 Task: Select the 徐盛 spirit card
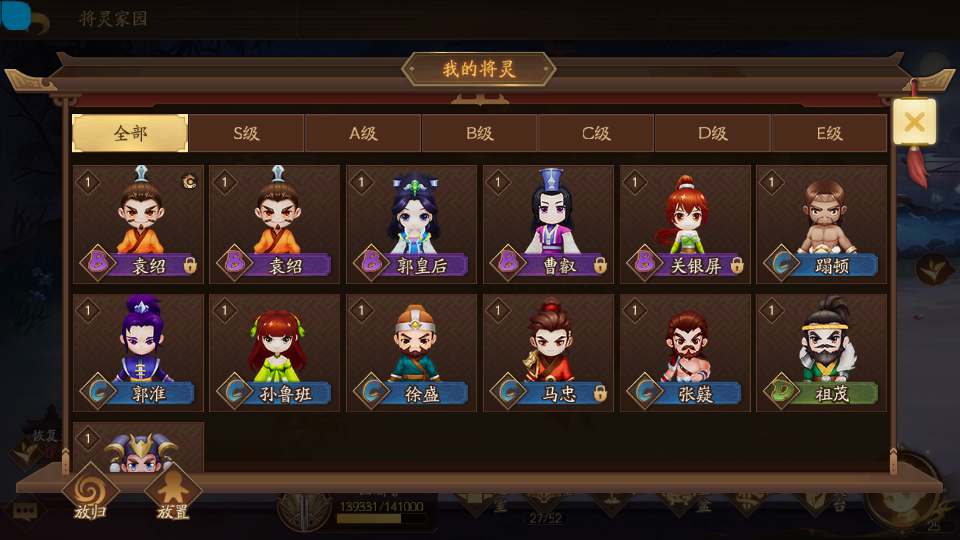click(411, 352)
